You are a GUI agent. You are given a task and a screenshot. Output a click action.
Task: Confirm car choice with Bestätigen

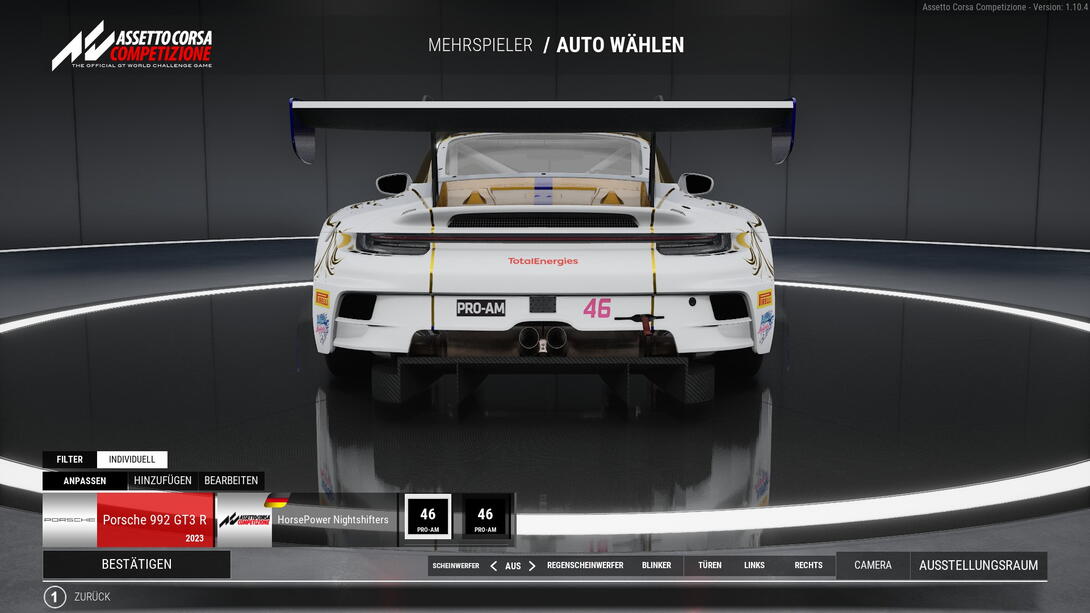[136, 564]
